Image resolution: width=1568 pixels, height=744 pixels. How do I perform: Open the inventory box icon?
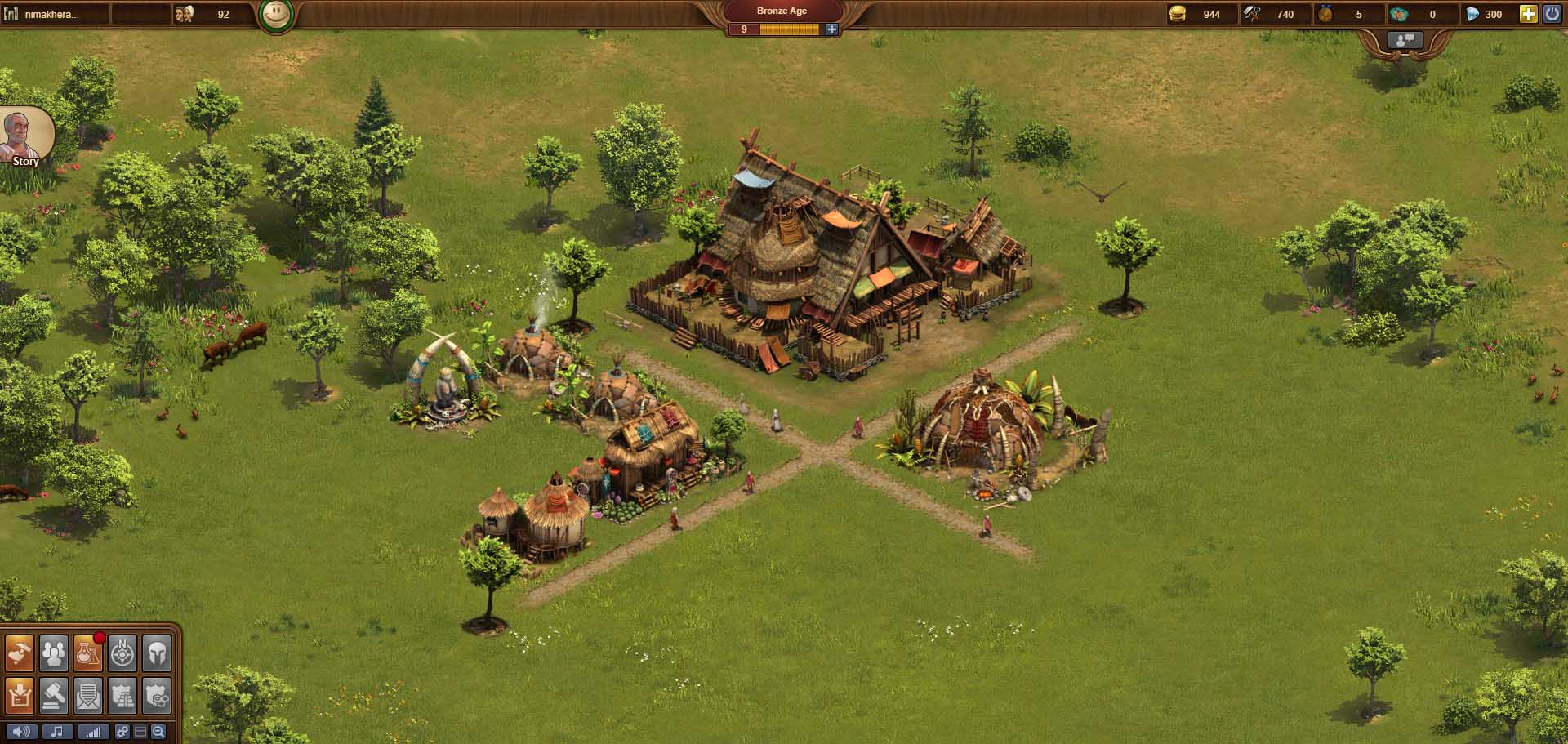tap(20, 694)
